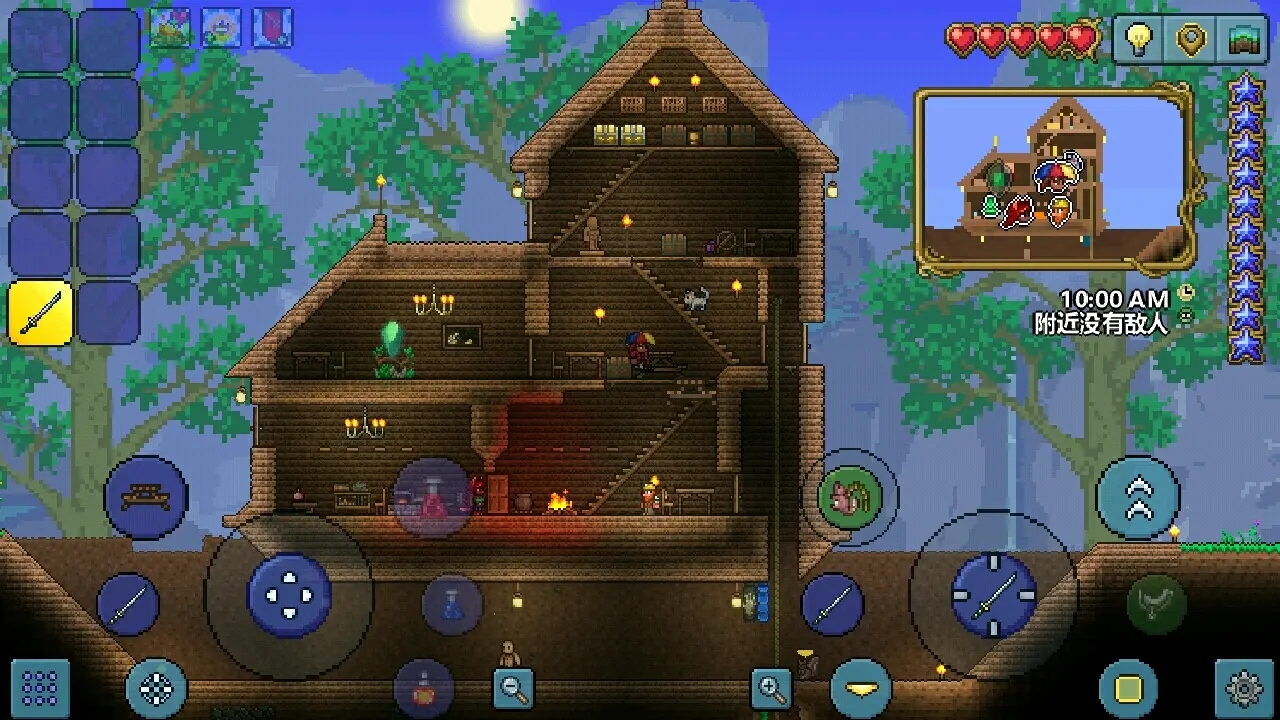This screenshot has height=720, width=1280.
Task: Zoom out with the minus magnifier
Action: point(513,688)
